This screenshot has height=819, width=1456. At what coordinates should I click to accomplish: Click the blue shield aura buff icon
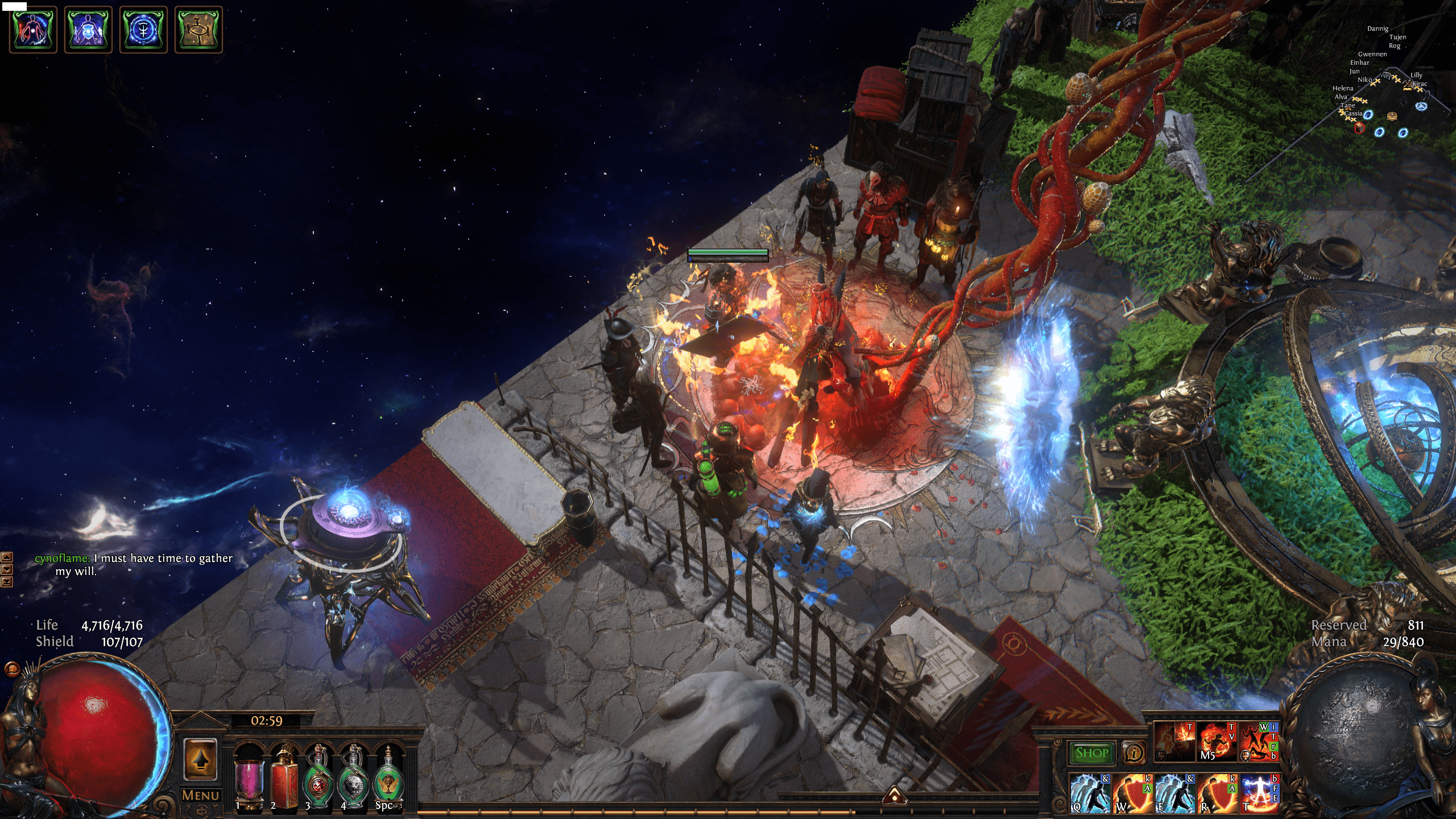(x=88, y=30)
